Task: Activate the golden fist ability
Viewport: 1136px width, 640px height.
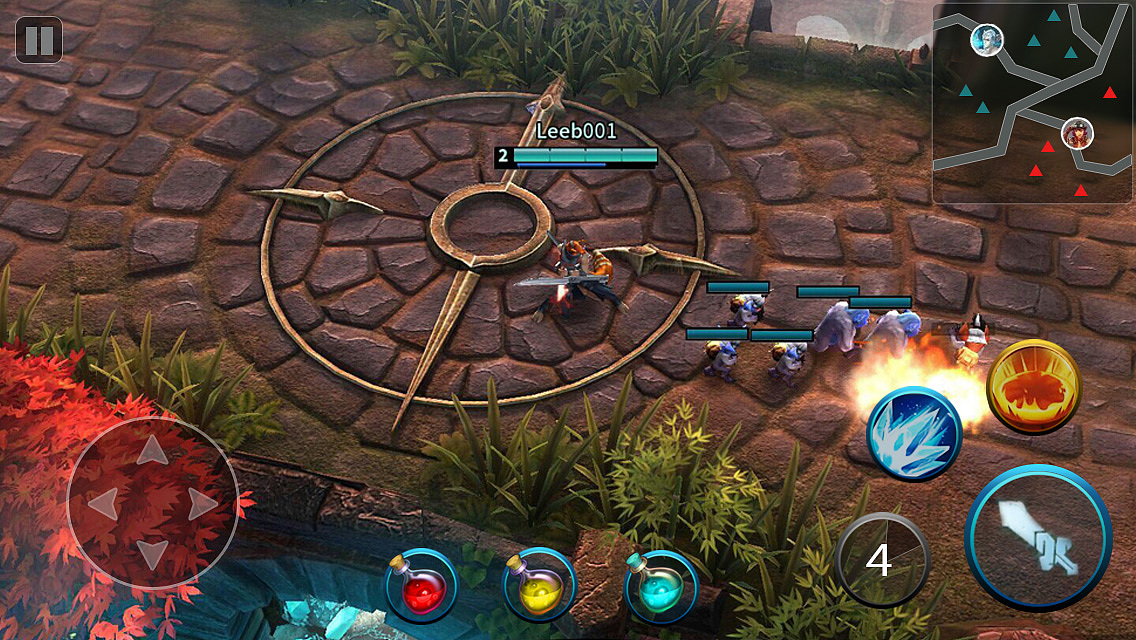Action: pyautogui.click(x=1033, y=388)
